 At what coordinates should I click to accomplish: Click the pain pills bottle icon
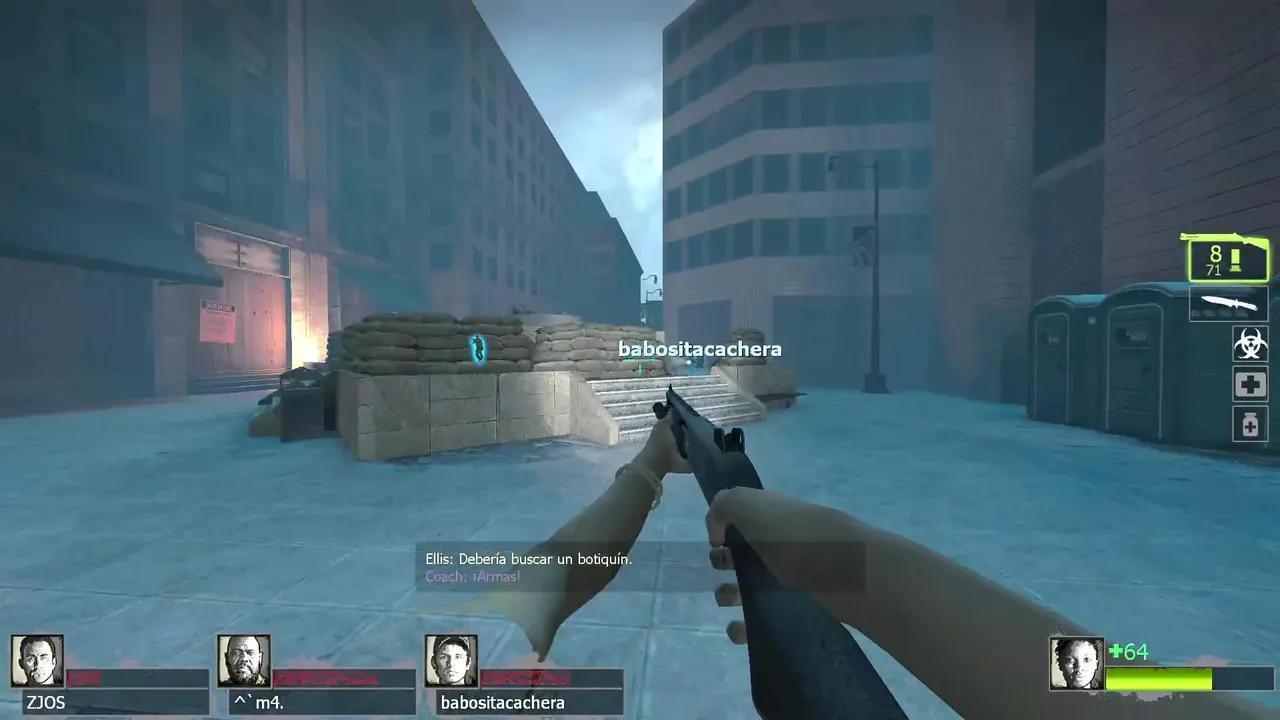(x=1249, y=424)
